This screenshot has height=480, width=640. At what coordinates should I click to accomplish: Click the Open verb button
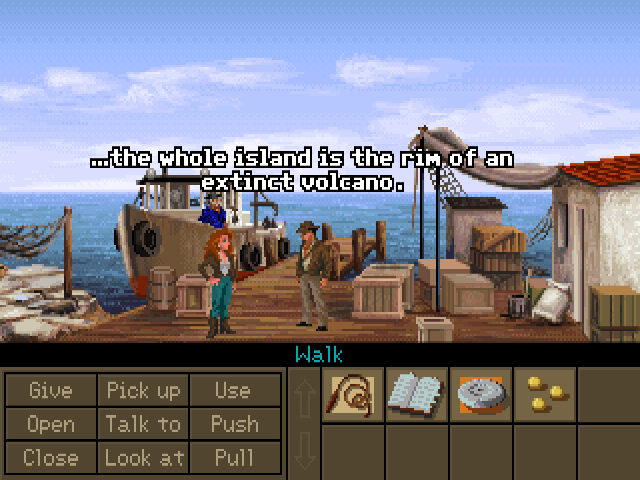(x=50, y=424)
